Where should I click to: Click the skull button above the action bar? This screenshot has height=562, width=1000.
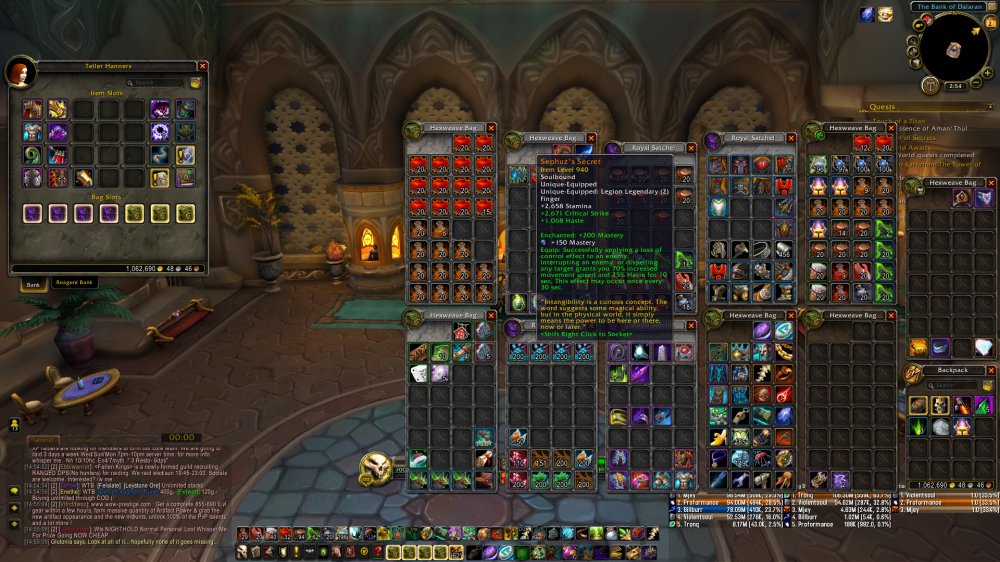click(x=376, y=465)
